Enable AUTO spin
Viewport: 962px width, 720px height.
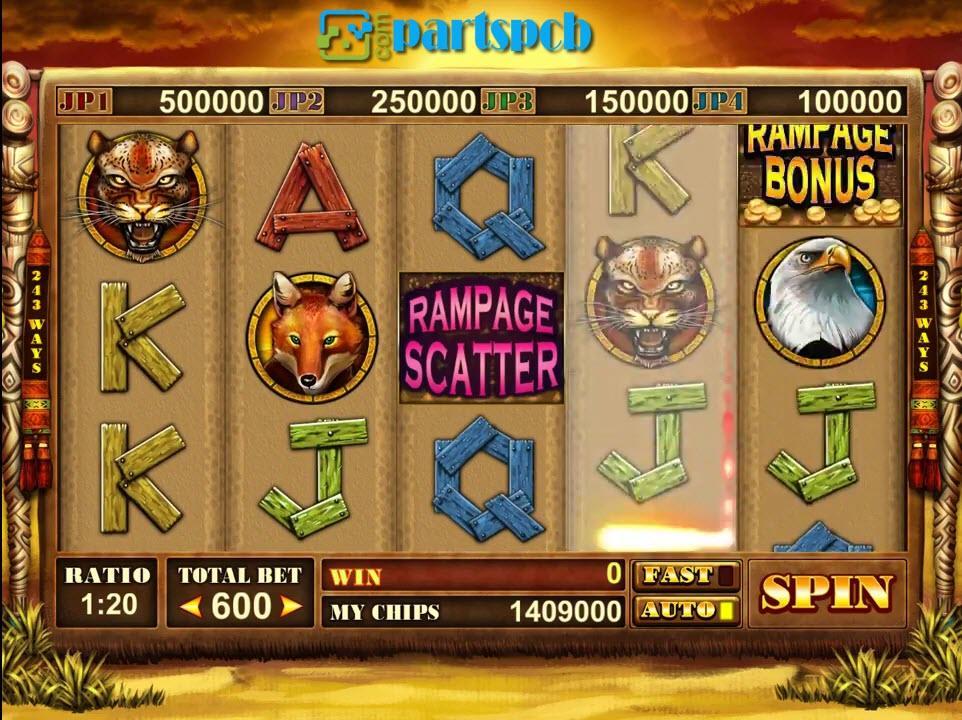pos(686,609)
